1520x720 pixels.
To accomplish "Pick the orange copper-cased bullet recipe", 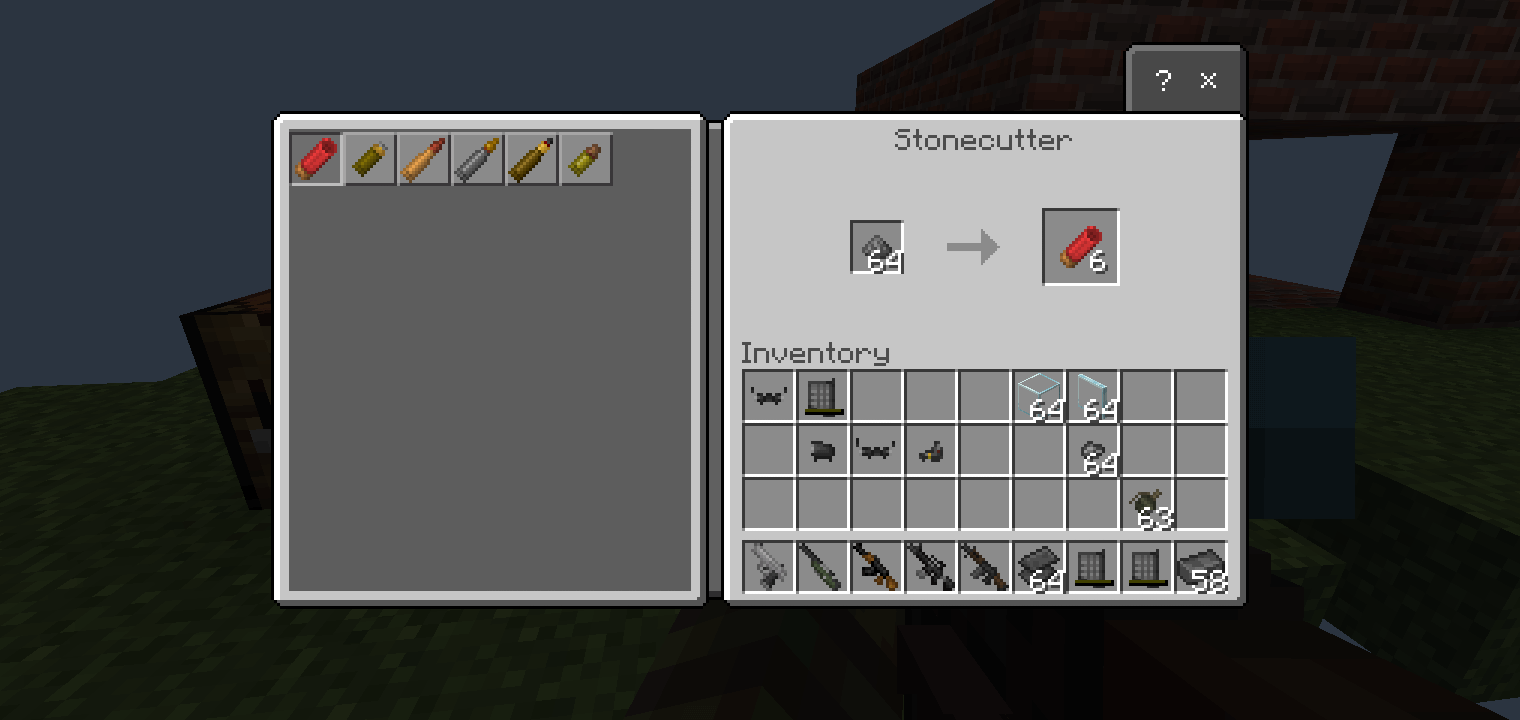I will 424,159.
